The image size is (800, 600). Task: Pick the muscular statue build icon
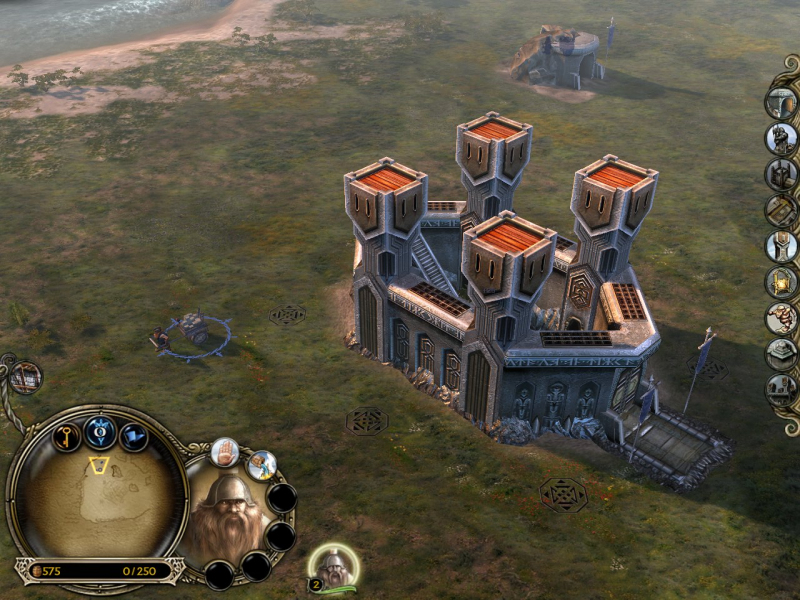[781, 319]
